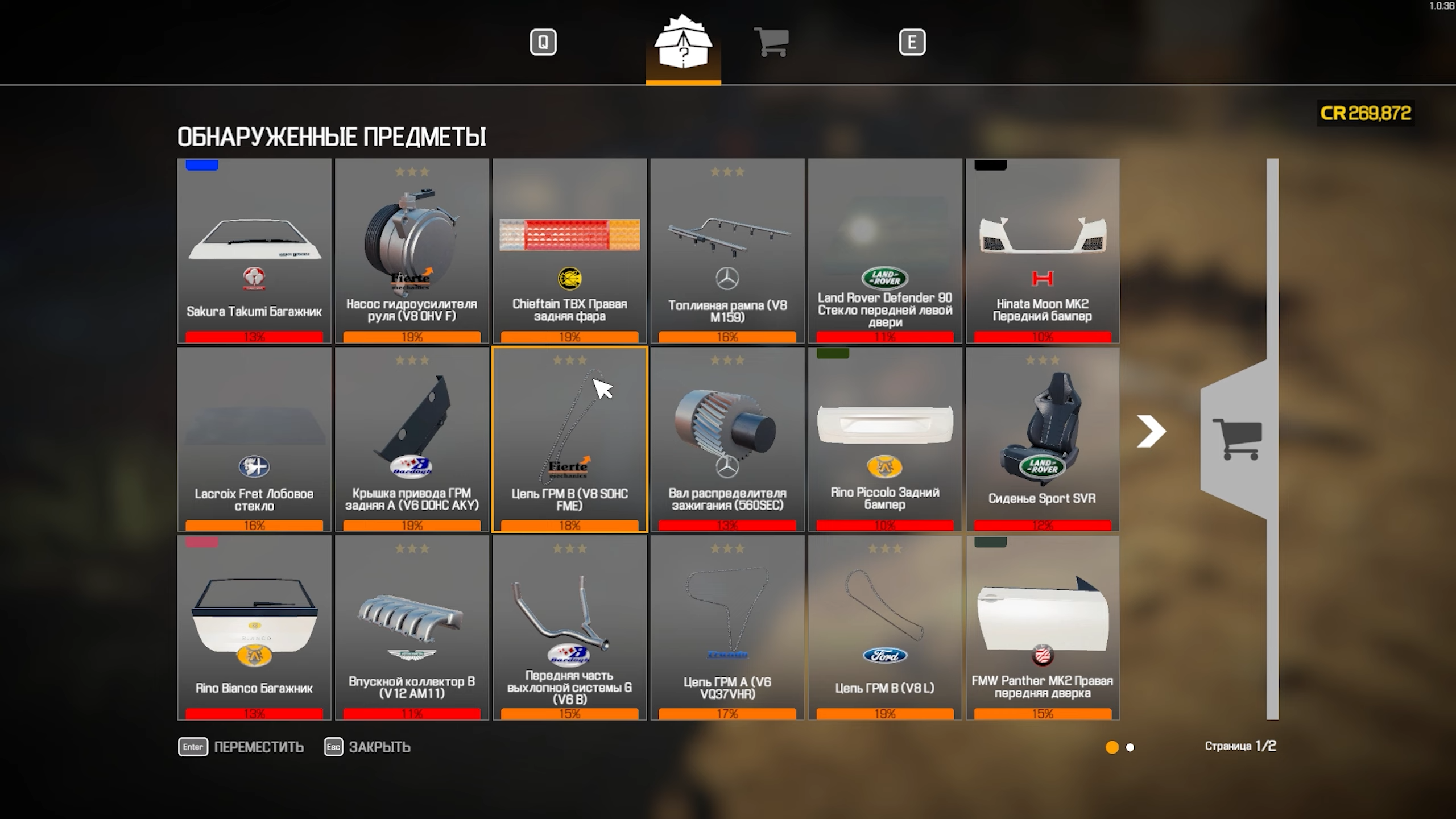Switch to the shopping cart tab
Viewport: 1456px width, 819px height.
coord(771,42)
